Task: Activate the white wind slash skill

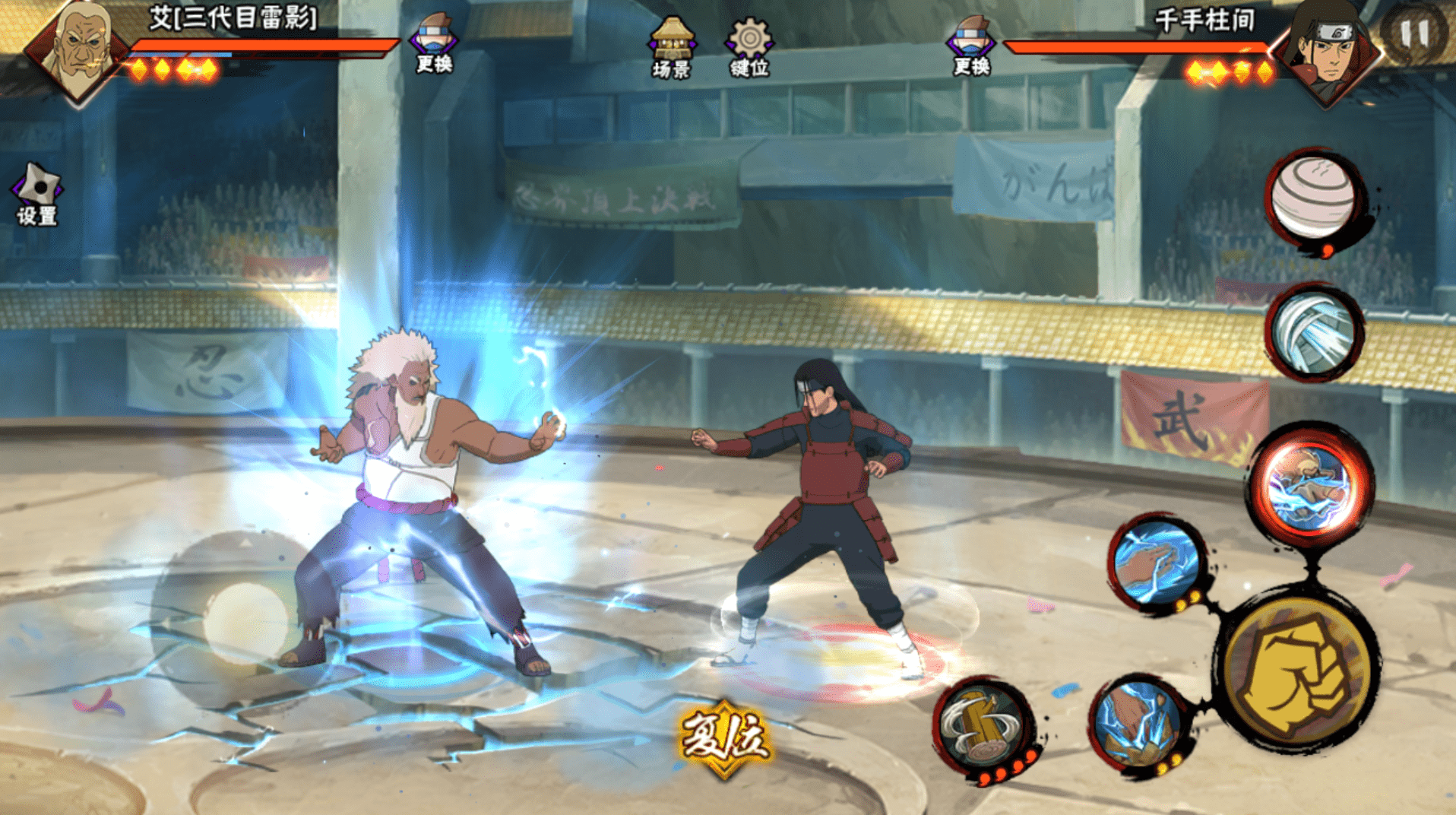Action: tap(1313, 332)
